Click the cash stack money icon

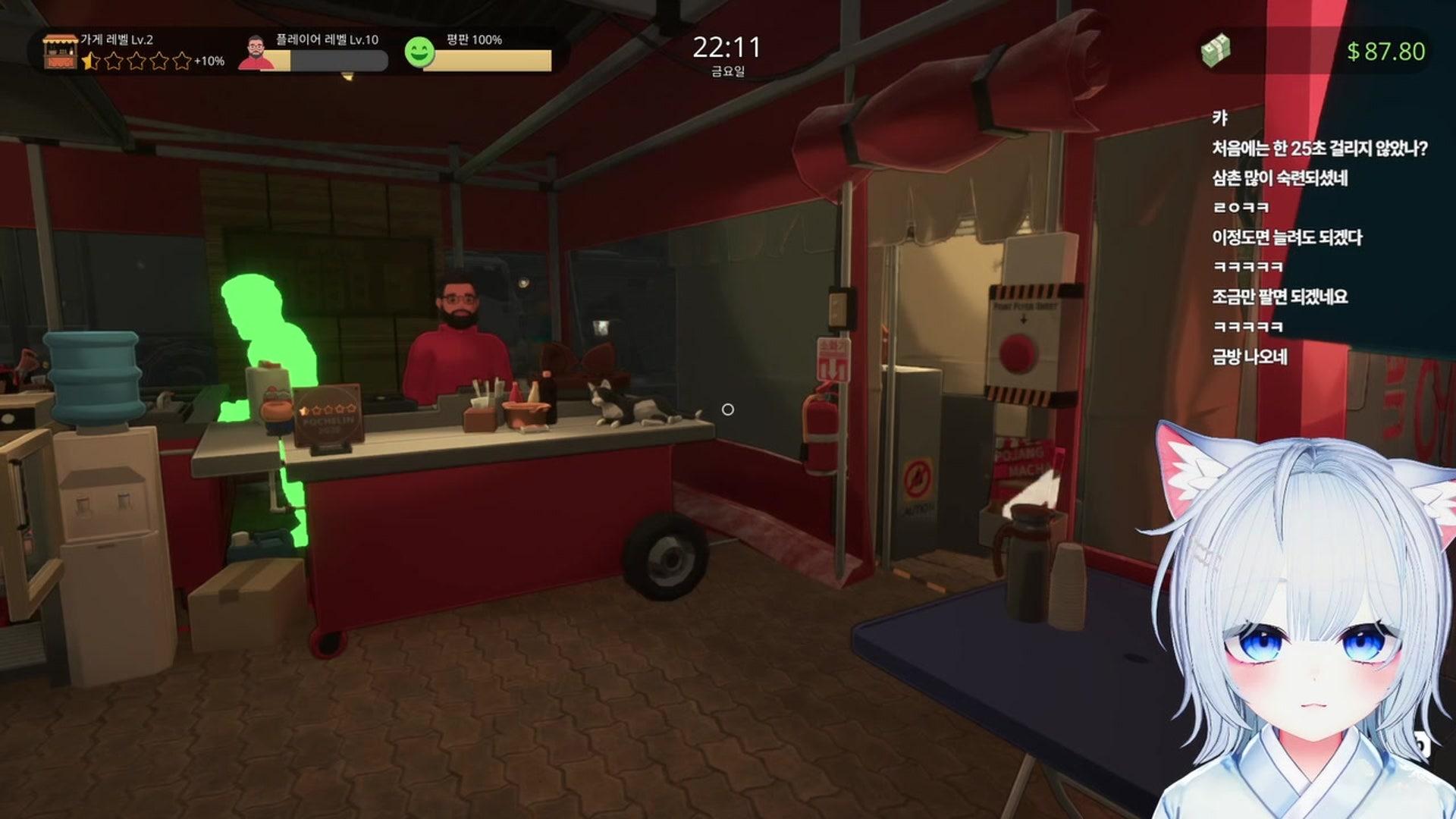pos(1216,51)
